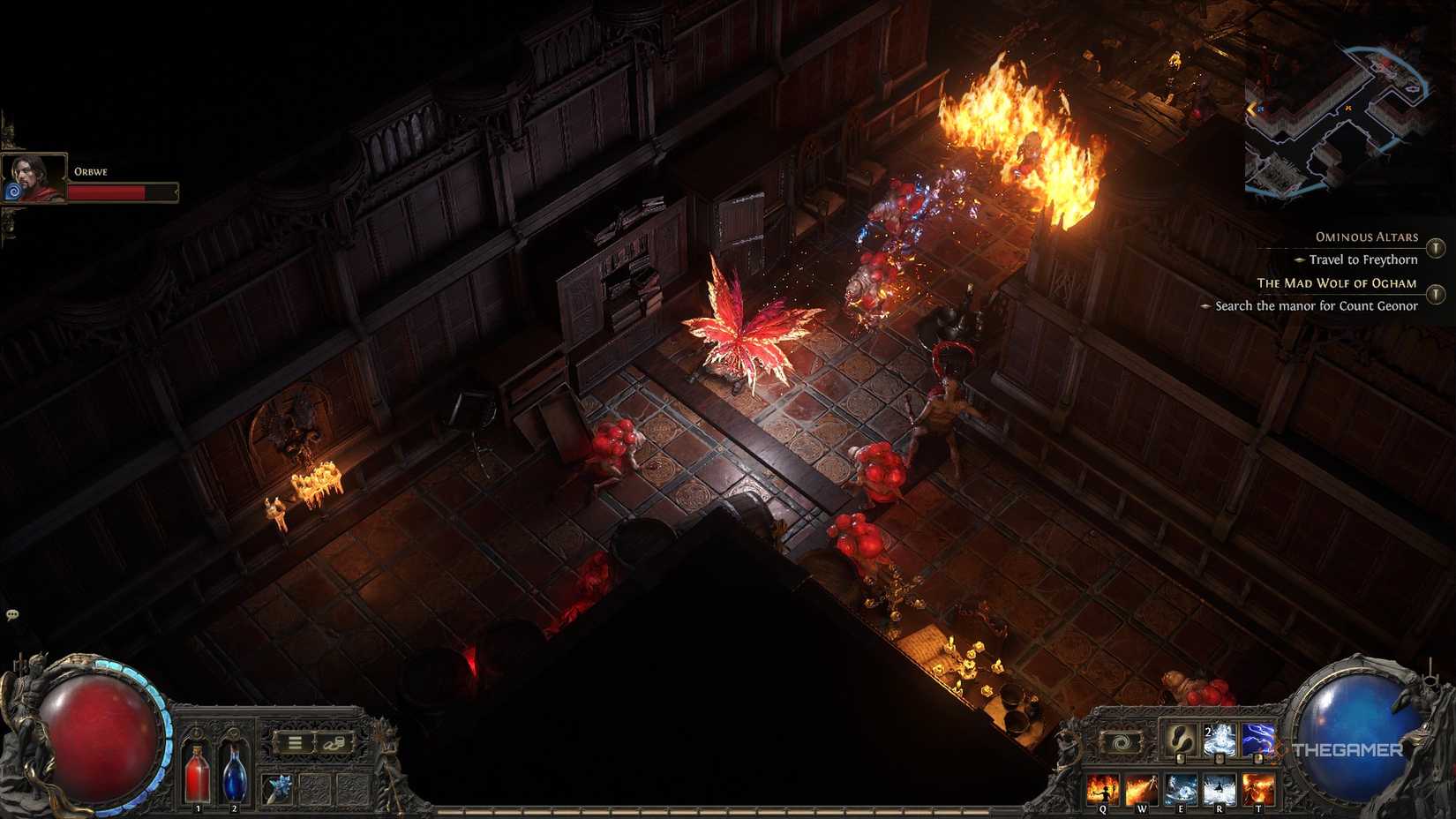Click the swirl weapon-swap emblem on the skill bar
The width and height of the screenshot is (1456, 819).
click(x=1120, y=740)
